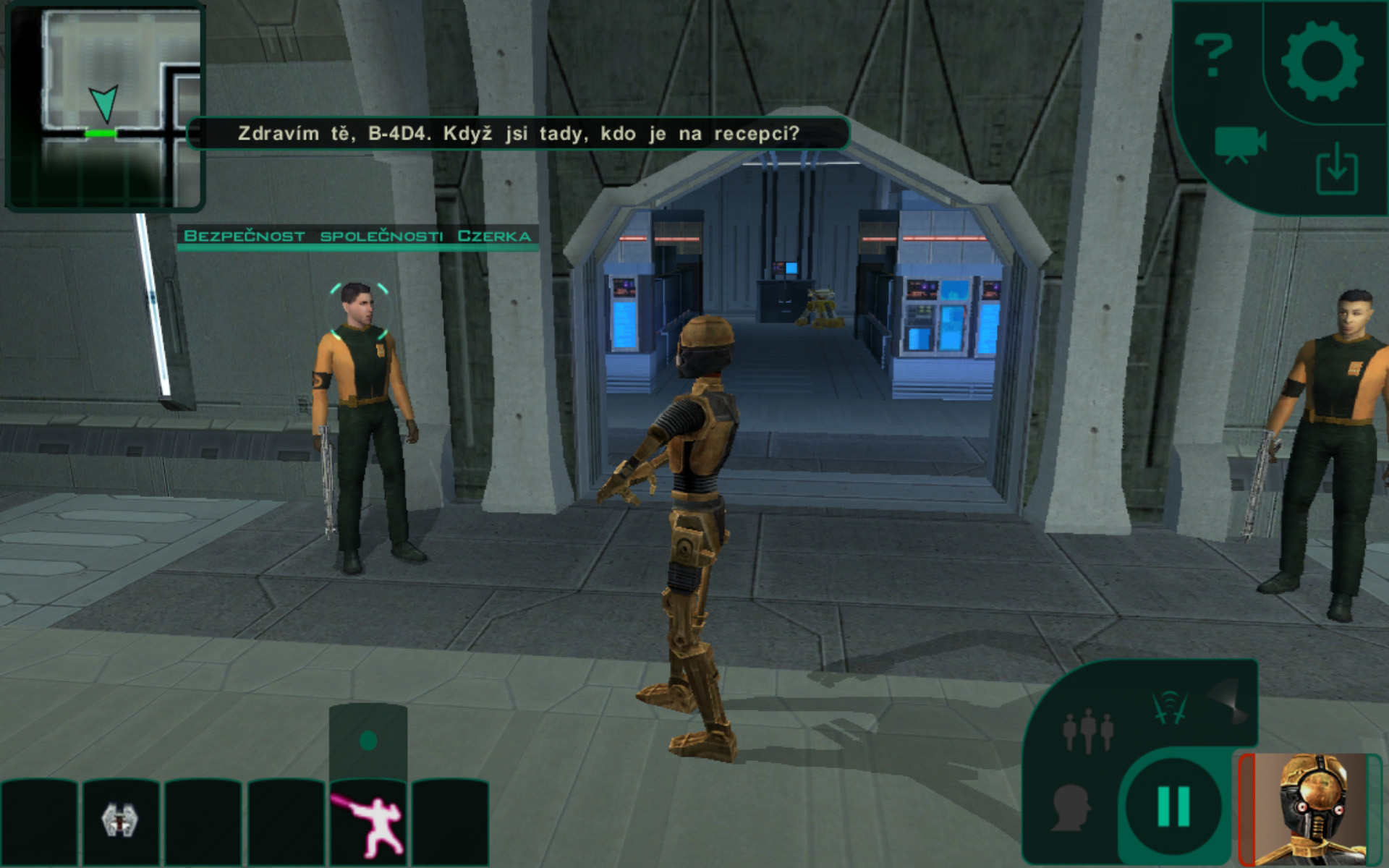
Task: Select the Czerka security guard target marker
Action: pyautogui.click(x=360, y=311)
